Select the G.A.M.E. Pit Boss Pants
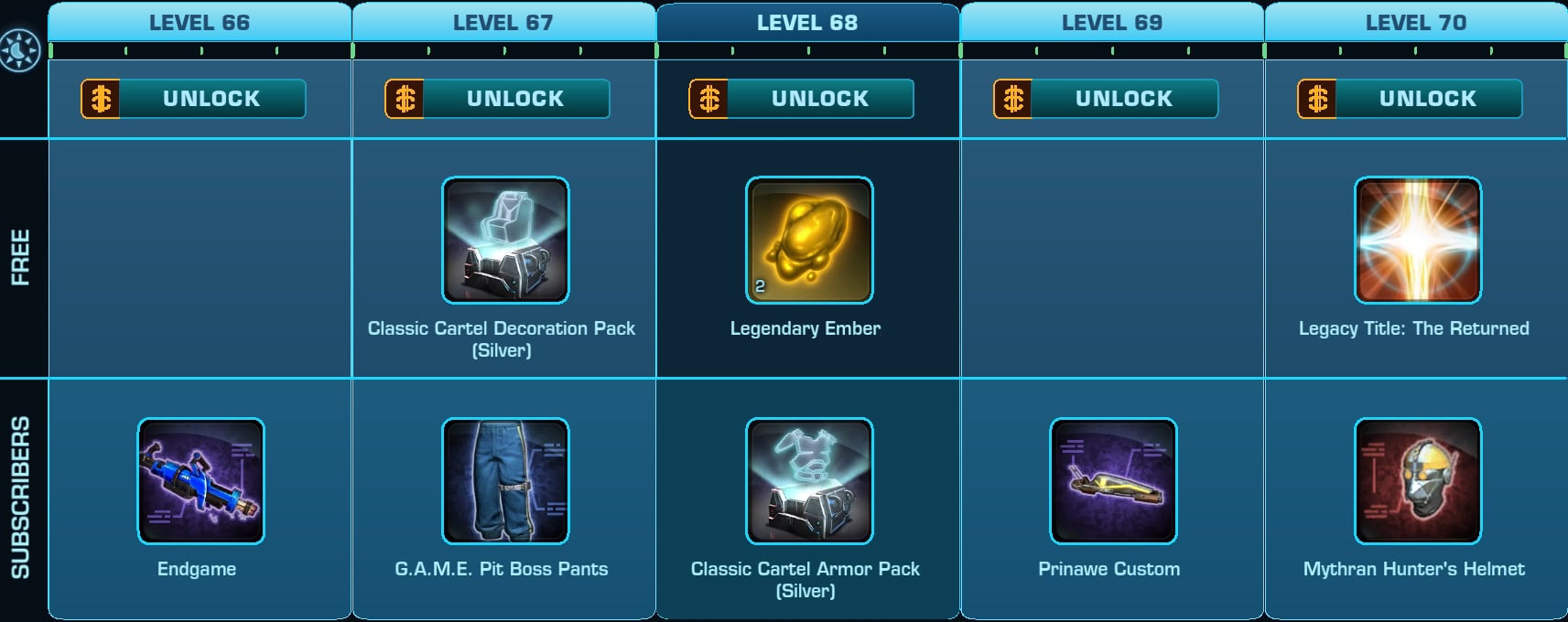1568x622 pixels. 505,481
